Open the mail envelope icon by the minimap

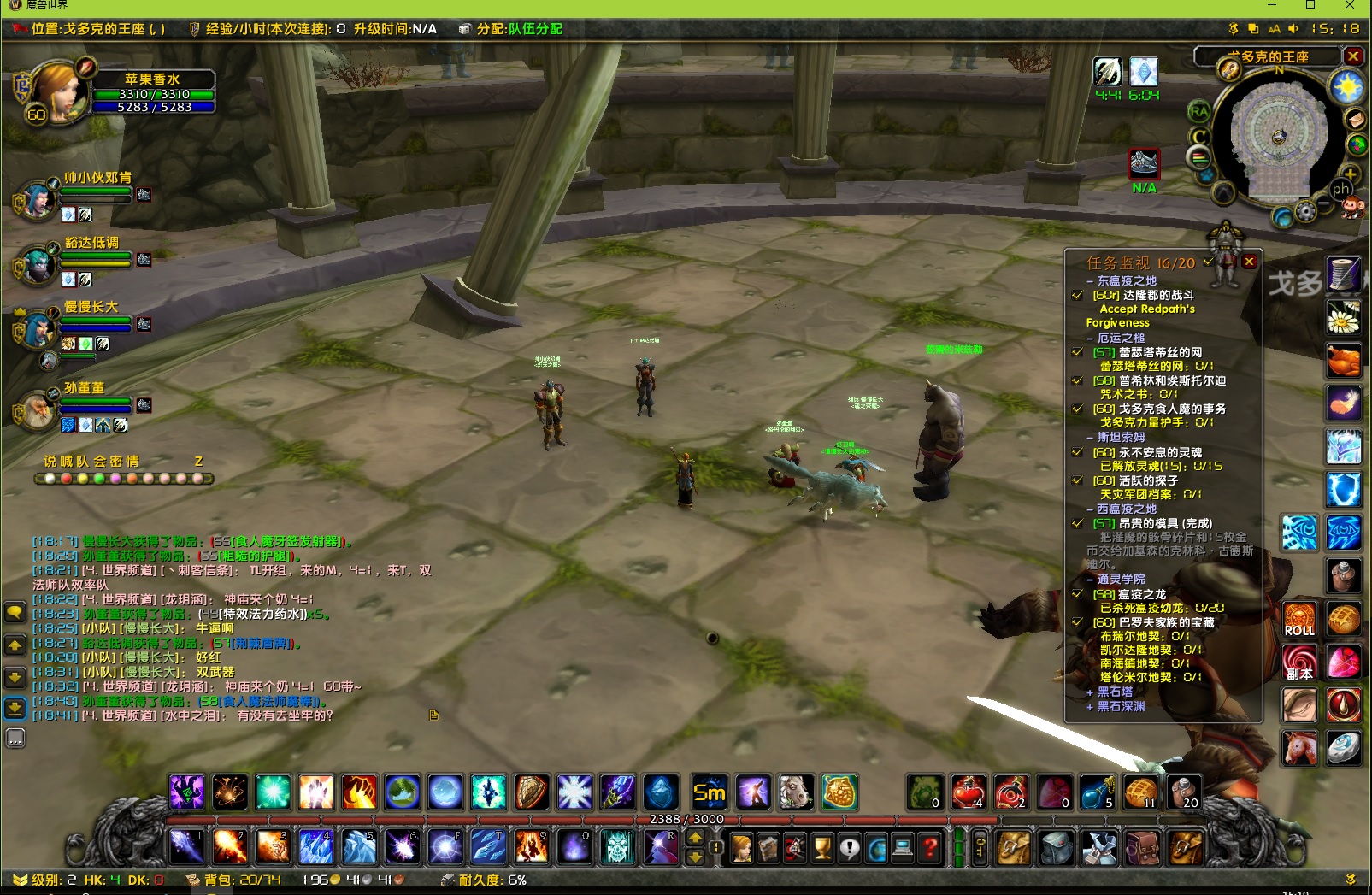click(x=1355, y=118)
